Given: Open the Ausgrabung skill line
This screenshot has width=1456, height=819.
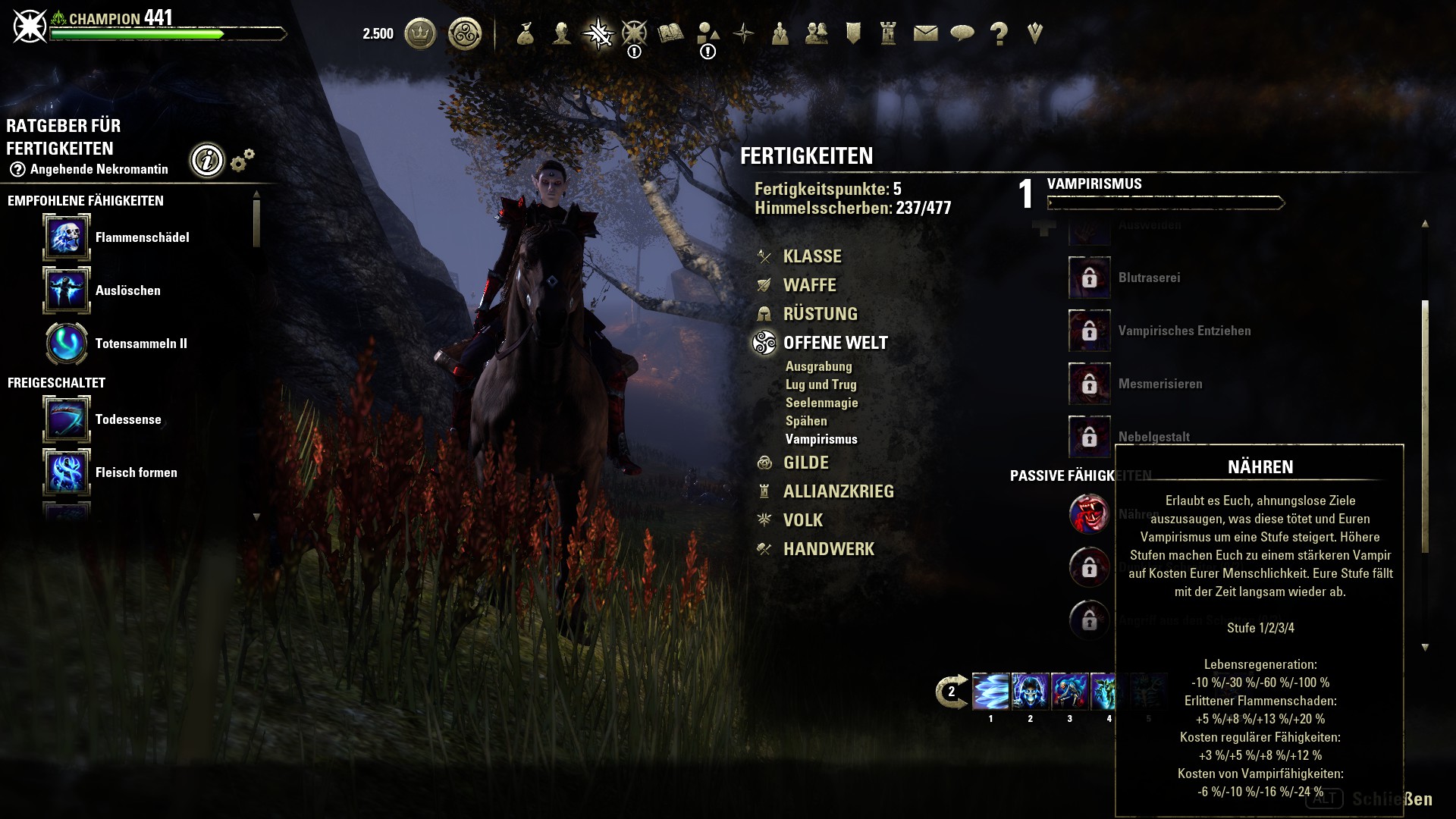Looking at the screenshot, I should coord(818,366).
